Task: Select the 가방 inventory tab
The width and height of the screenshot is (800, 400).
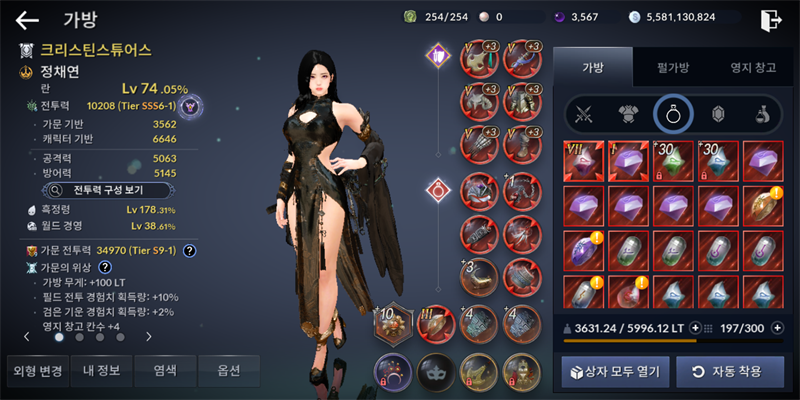Action: 592,68
